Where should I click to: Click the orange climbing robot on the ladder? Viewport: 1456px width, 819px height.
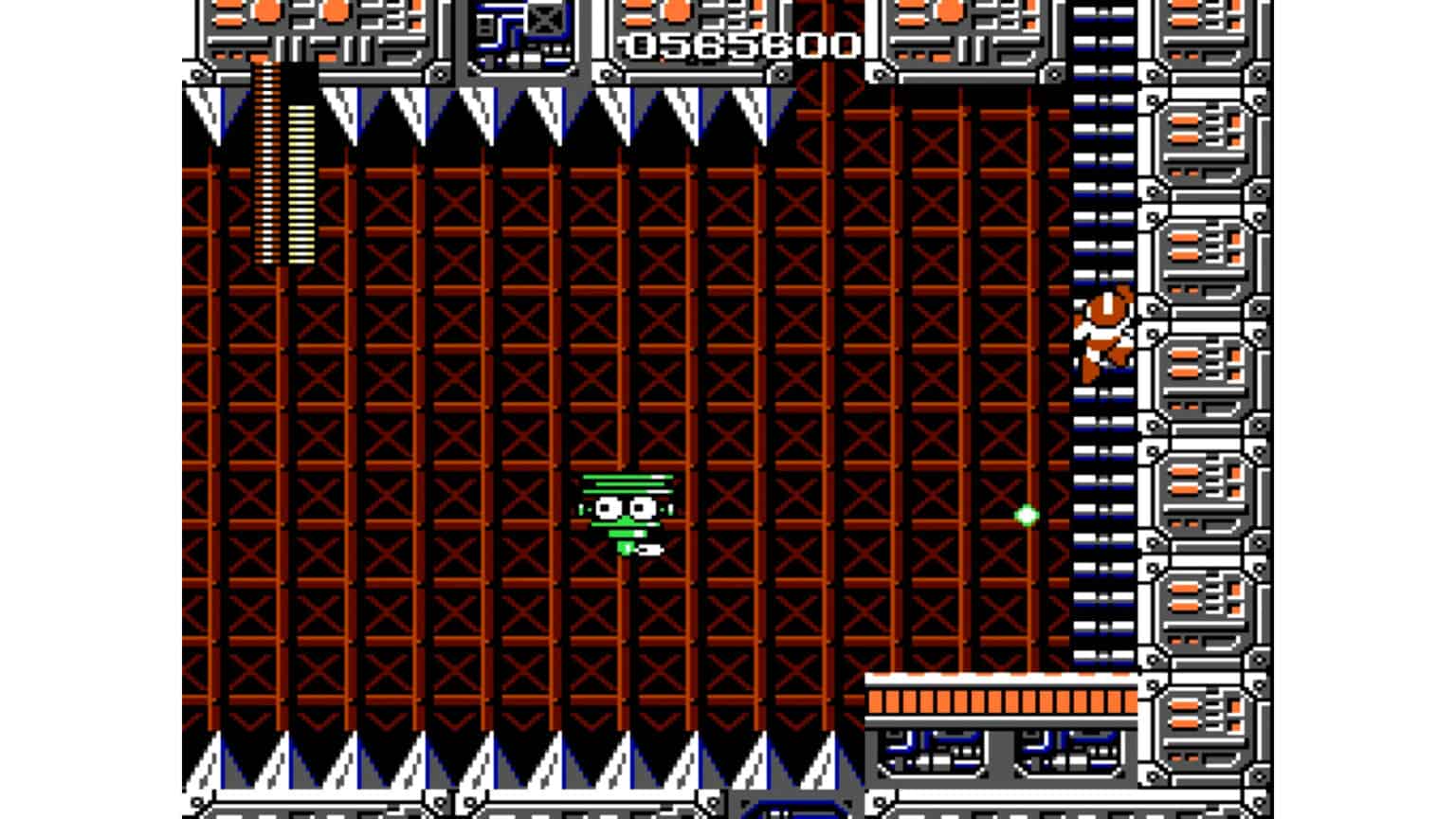pyautogui.click(x=1102, y=334)
